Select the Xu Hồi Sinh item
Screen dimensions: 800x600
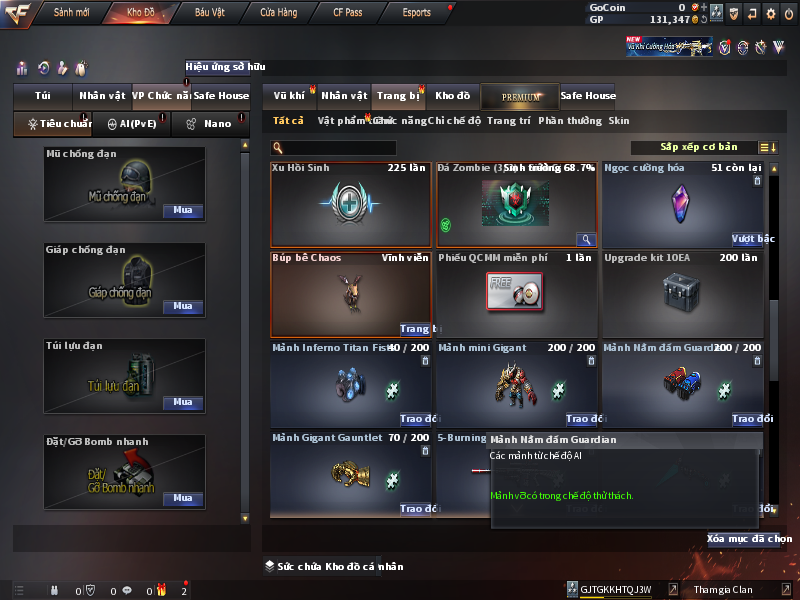click(x=351, y=204)
